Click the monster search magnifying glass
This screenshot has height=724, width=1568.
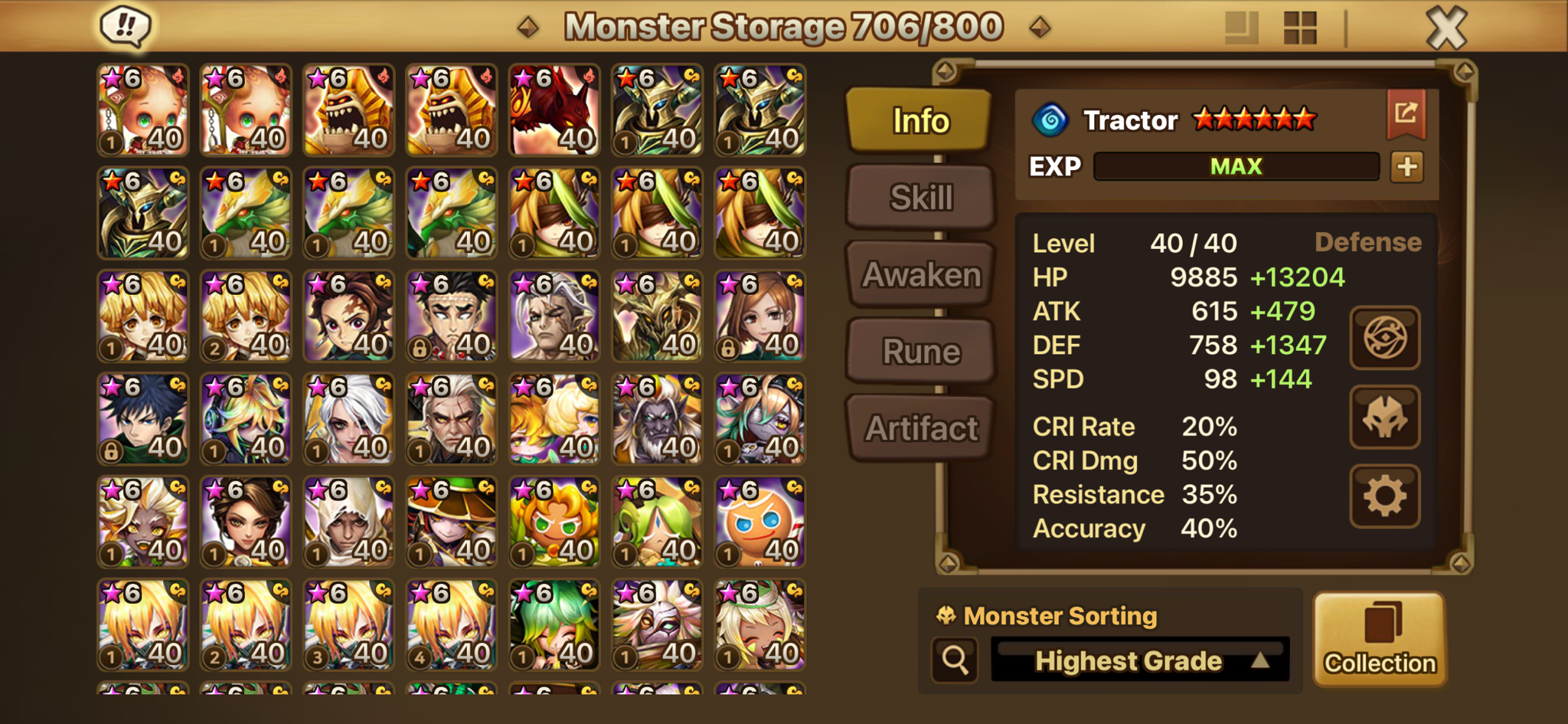pos(955,660)
